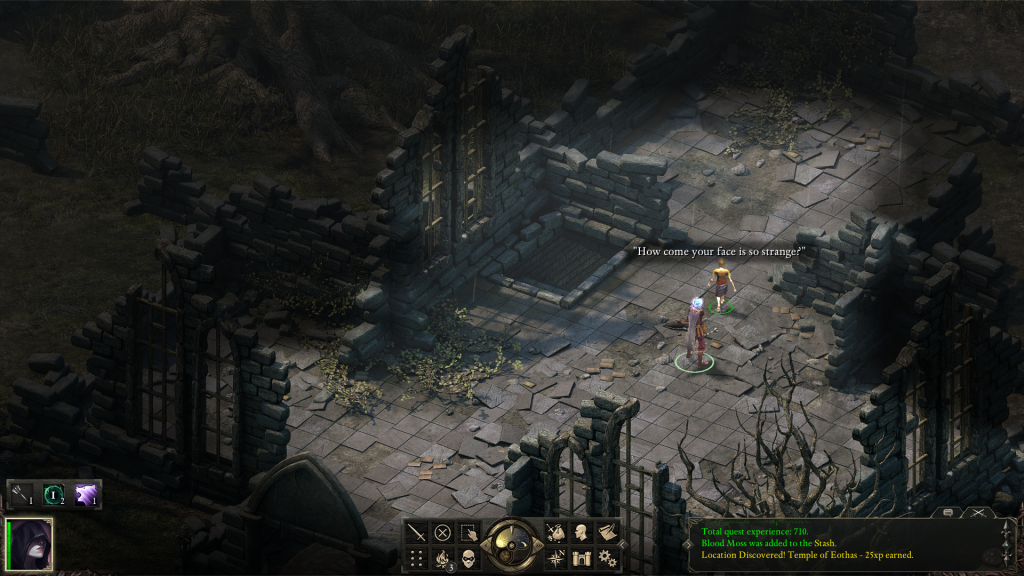
Task: Open the journal scroll-and-quill button
Action: pyautogui.click(x=607, y=533)
